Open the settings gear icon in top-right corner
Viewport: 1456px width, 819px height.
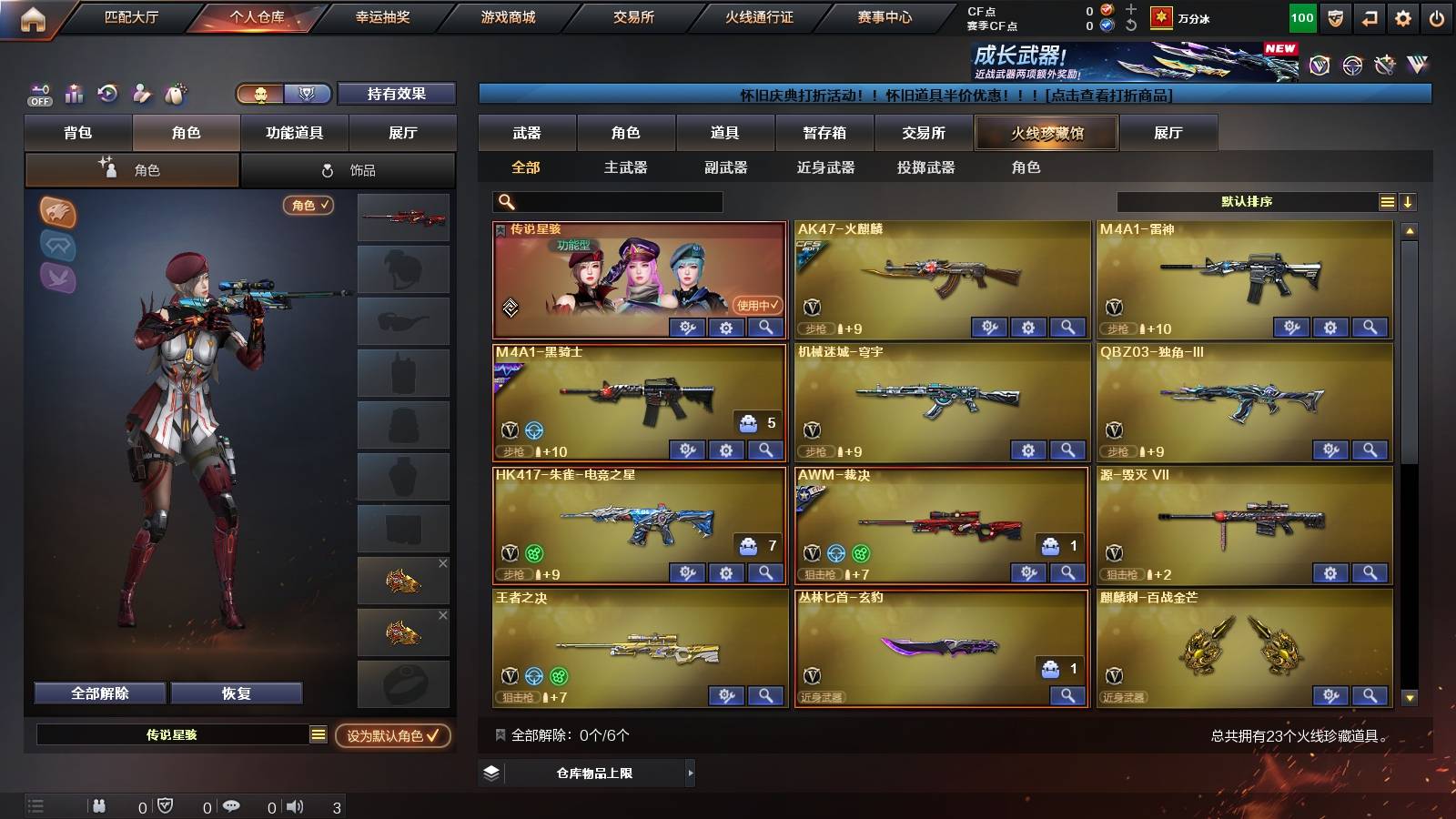pos(1401,16)
